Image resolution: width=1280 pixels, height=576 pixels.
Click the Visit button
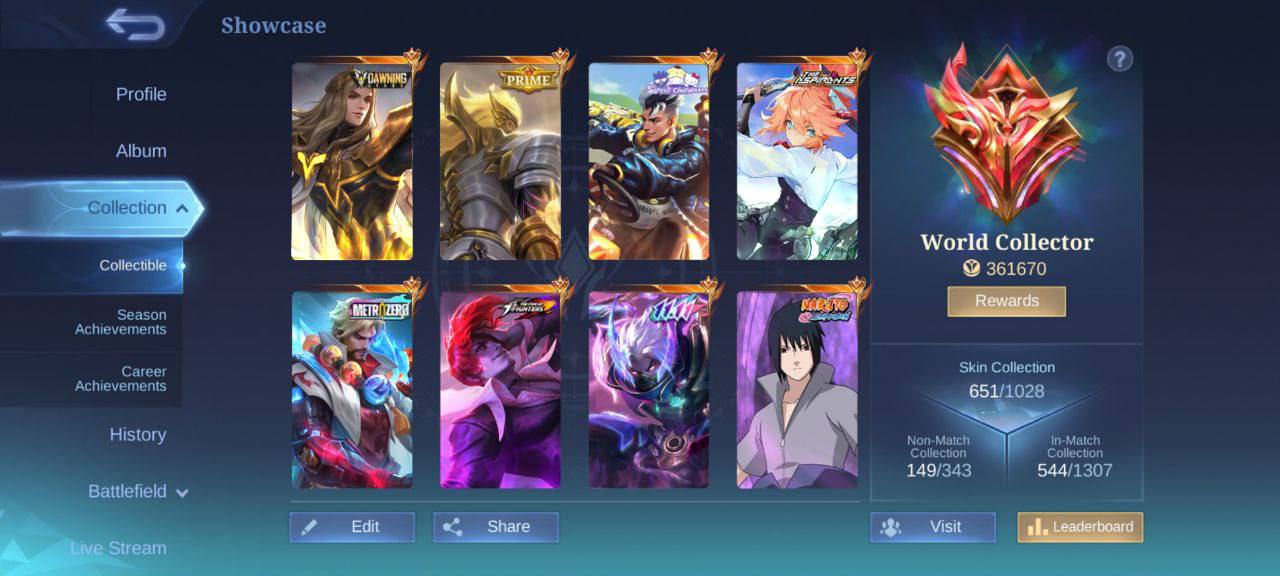932,527
